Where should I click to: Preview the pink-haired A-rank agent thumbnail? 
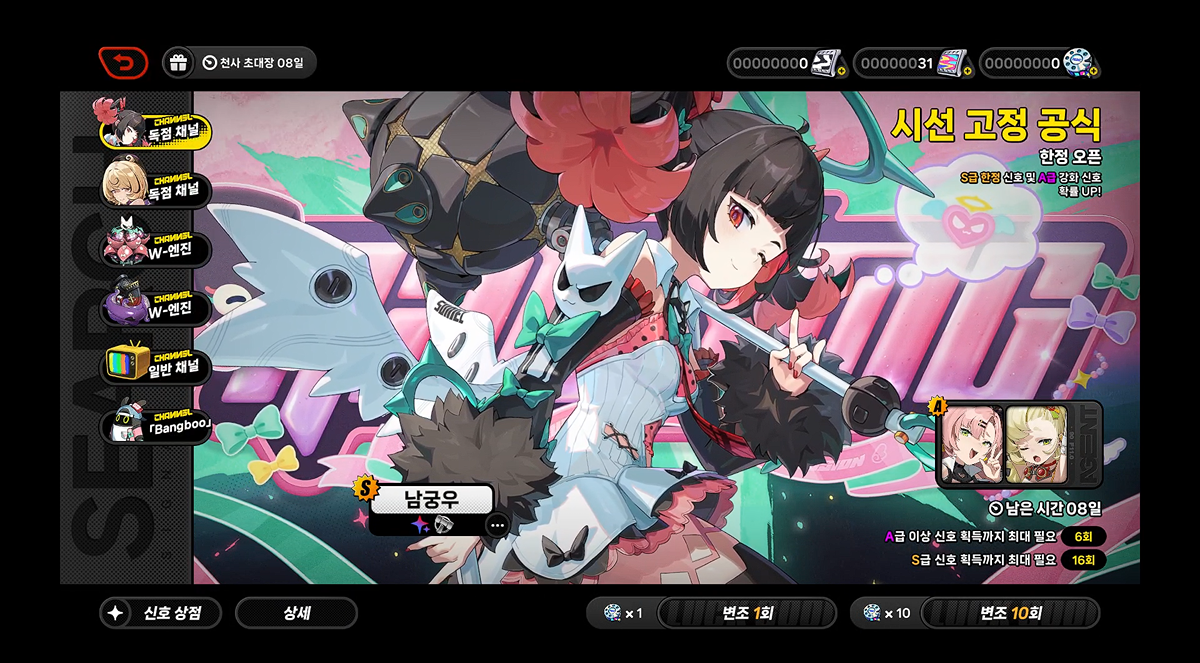coord(972,443)
